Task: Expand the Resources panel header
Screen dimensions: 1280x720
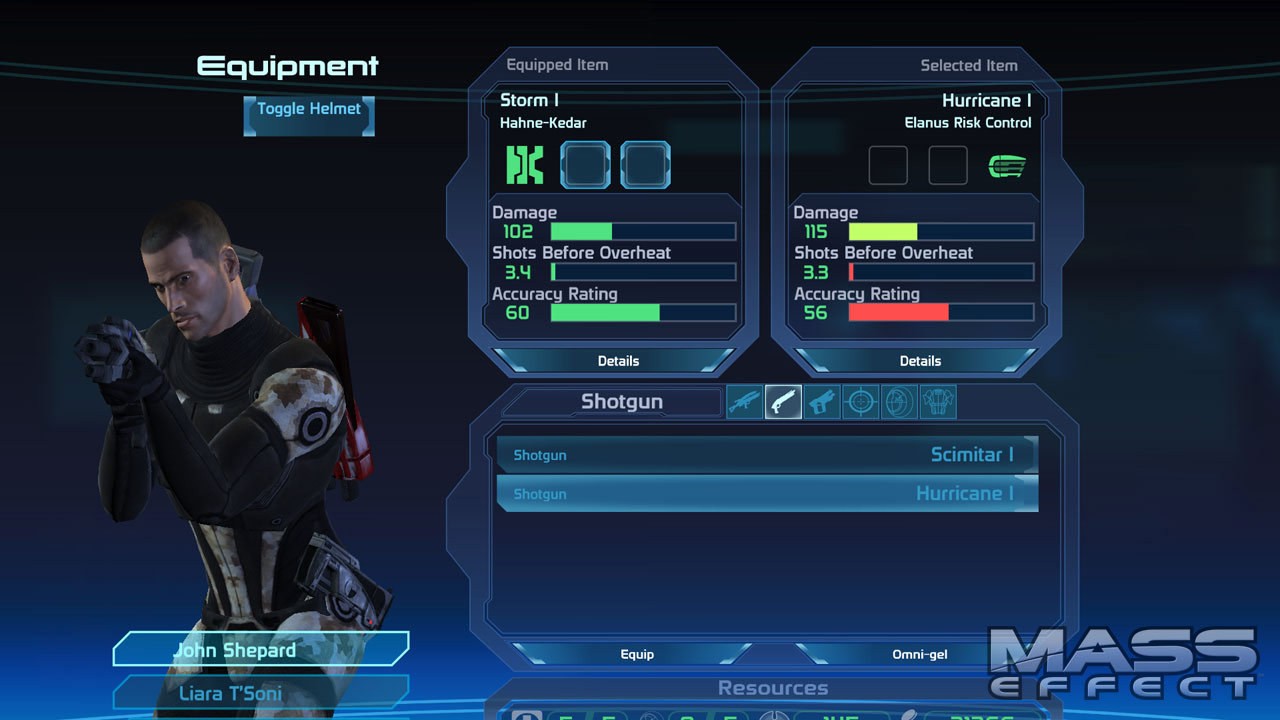Action: click(772, 688)
